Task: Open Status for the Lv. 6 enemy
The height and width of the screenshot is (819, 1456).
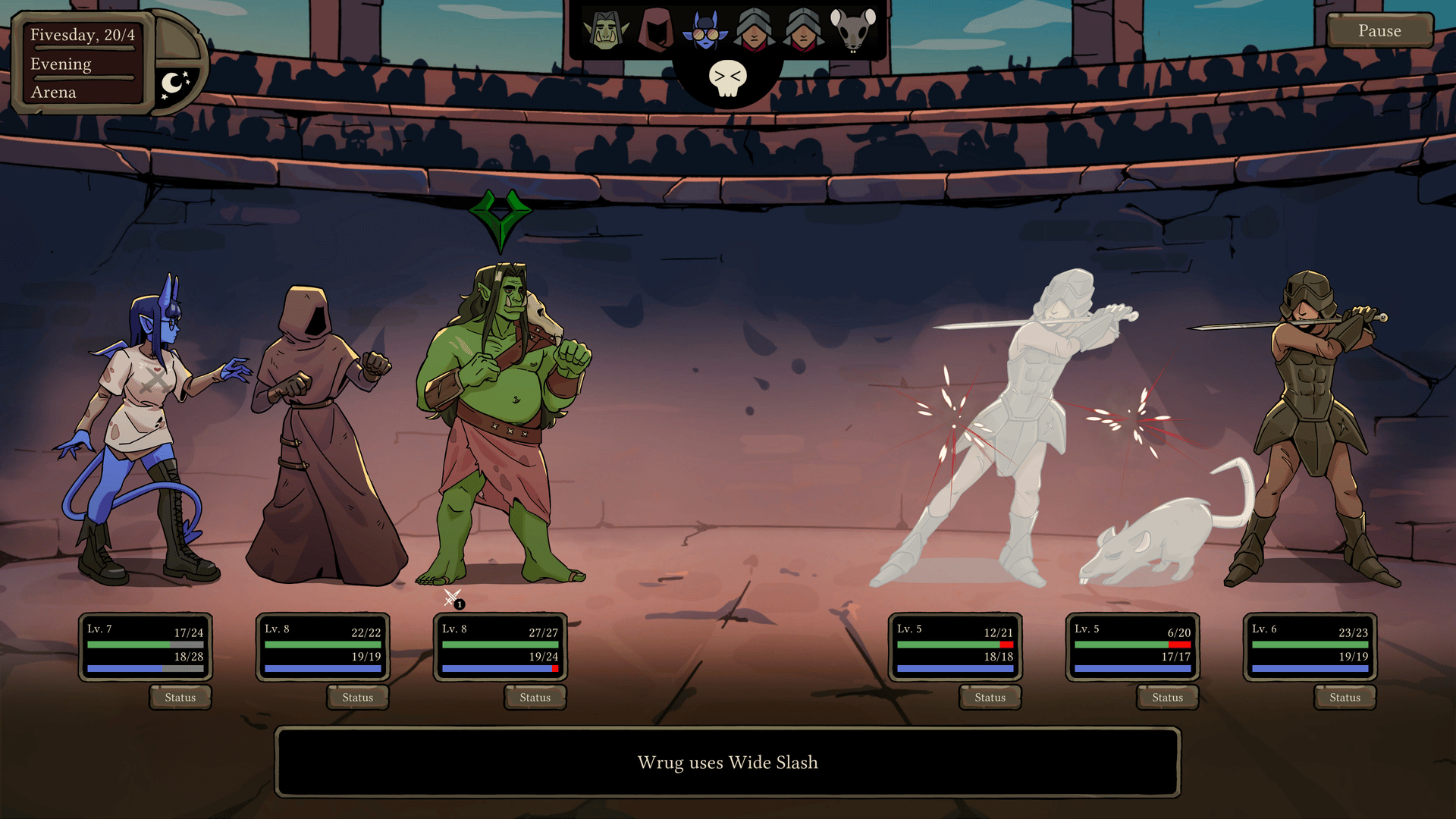Action: pyautogui.click(x=1345, y=698)
